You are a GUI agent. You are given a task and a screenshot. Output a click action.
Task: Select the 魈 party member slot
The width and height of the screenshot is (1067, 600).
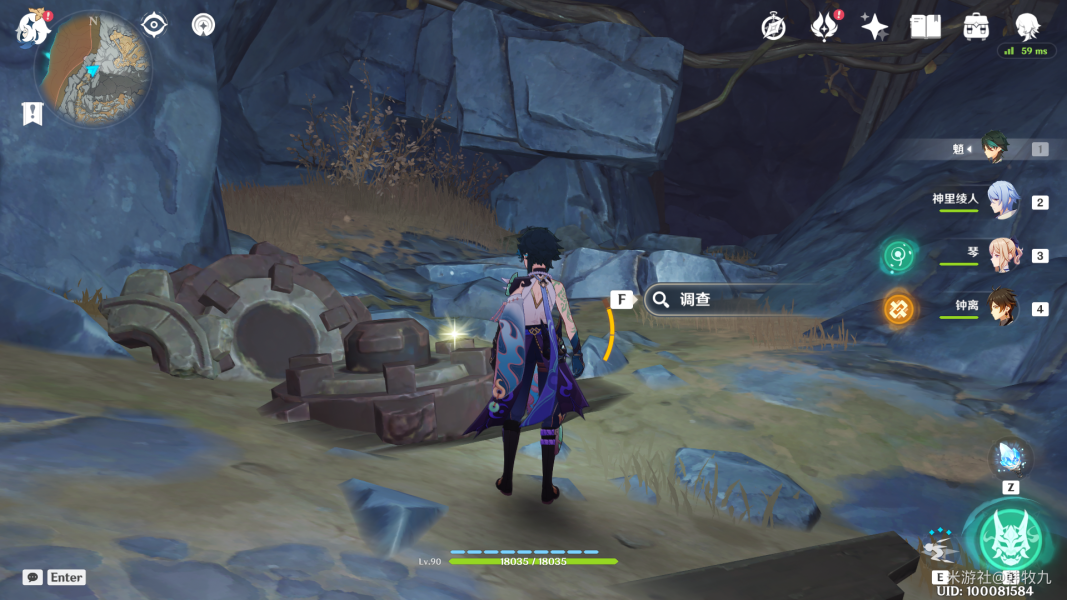[994, 149]
